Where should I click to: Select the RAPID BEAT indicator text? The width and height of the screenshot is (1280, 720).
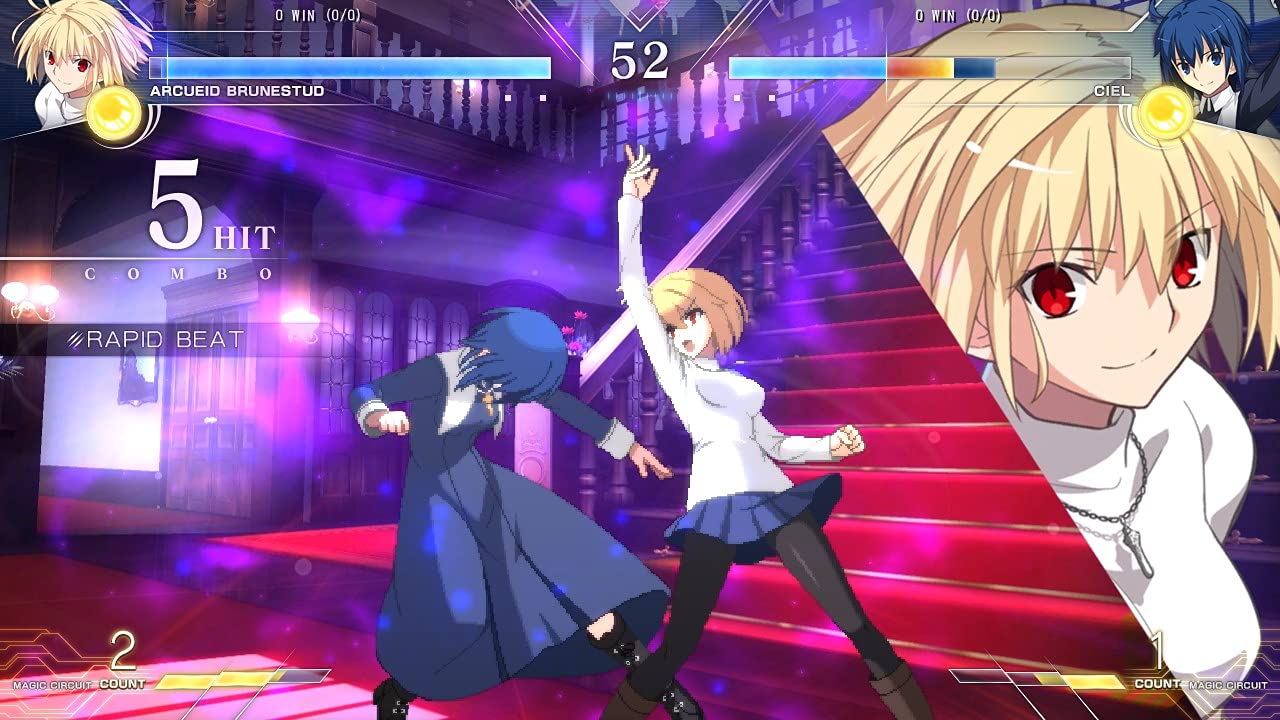160,338
